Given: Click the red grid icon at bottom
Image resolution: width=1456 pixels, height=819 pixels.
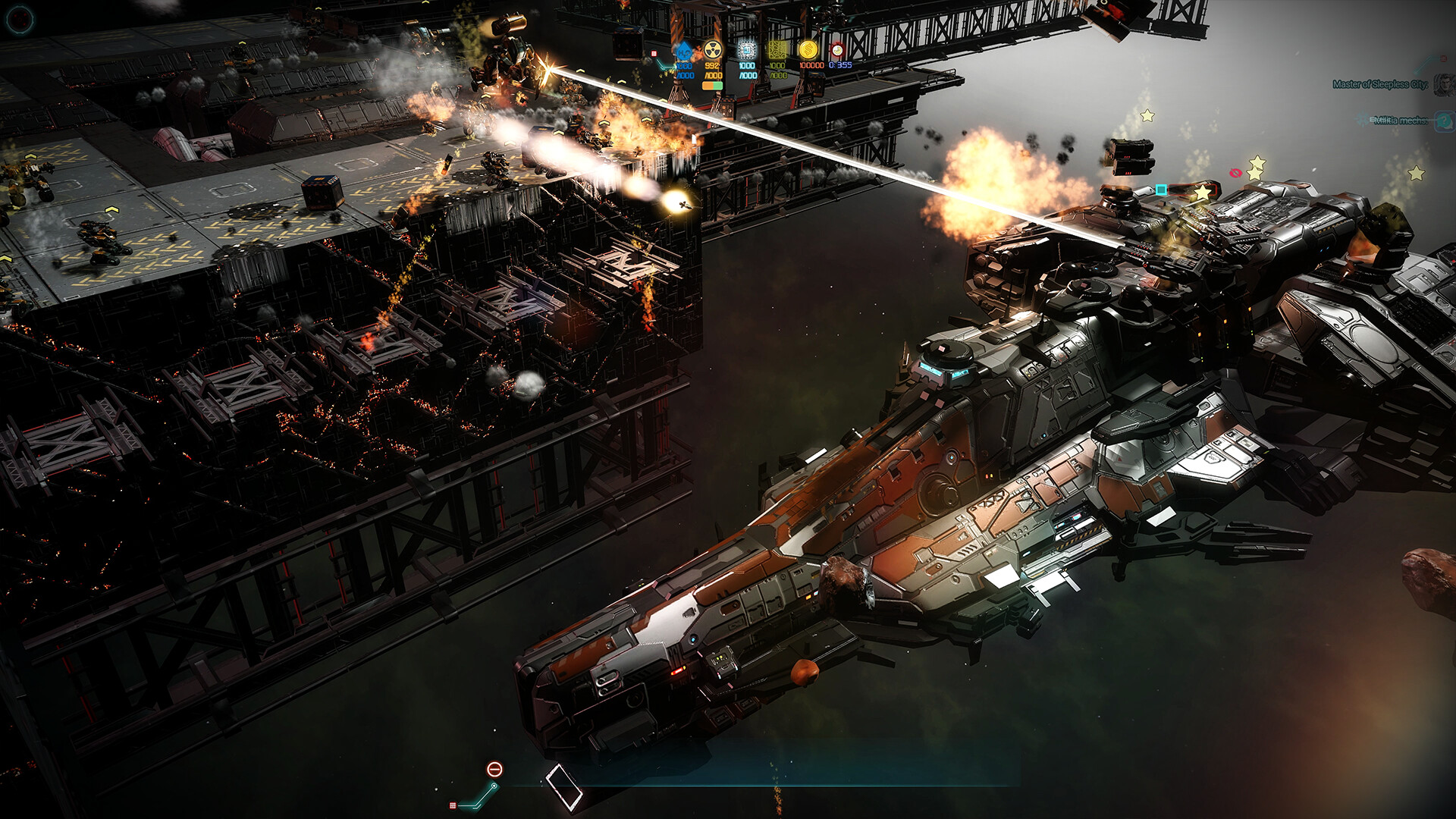Looking at the screenshot, I should [453, 805].
